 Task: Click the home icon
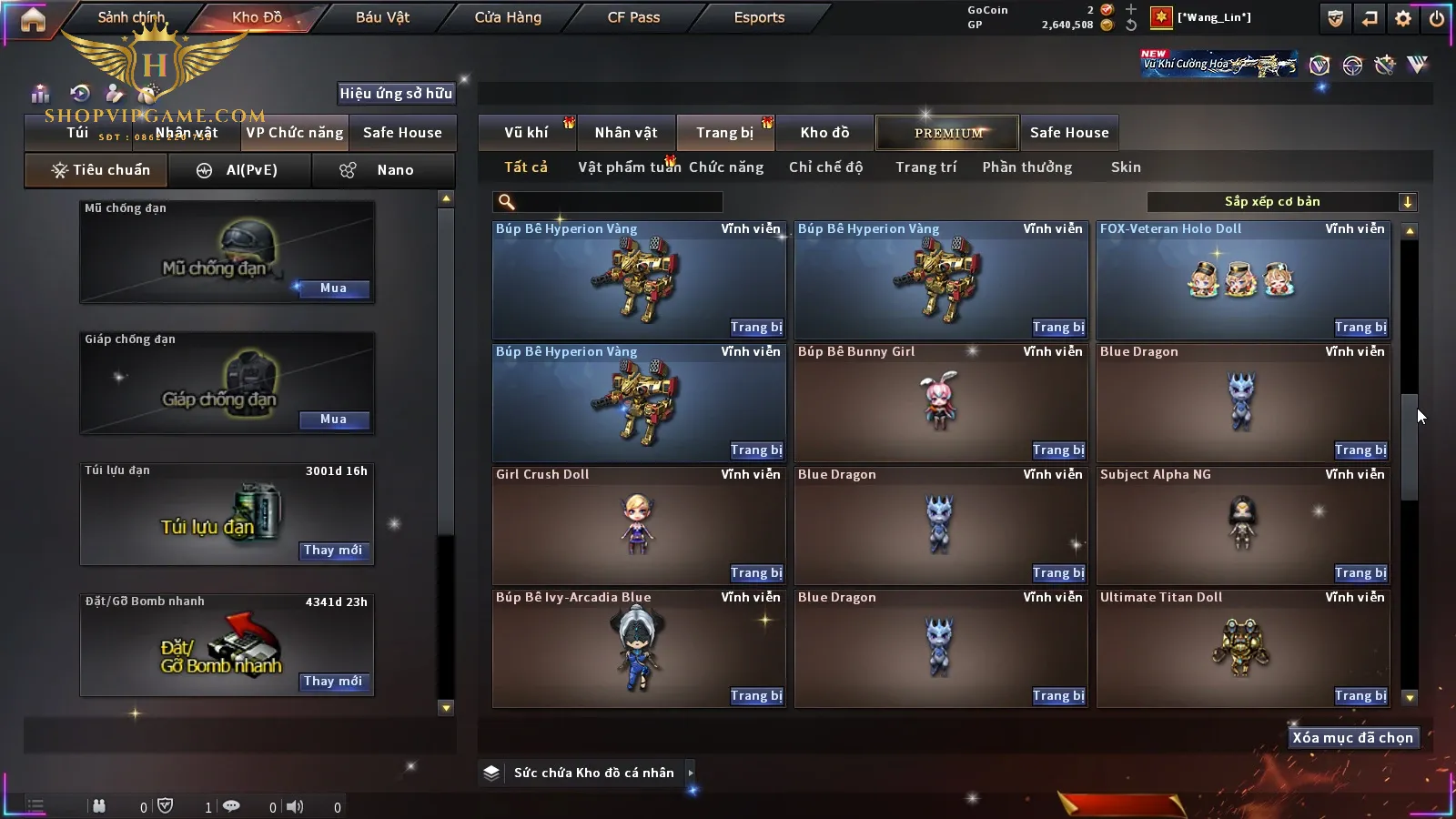pos(33,19)
